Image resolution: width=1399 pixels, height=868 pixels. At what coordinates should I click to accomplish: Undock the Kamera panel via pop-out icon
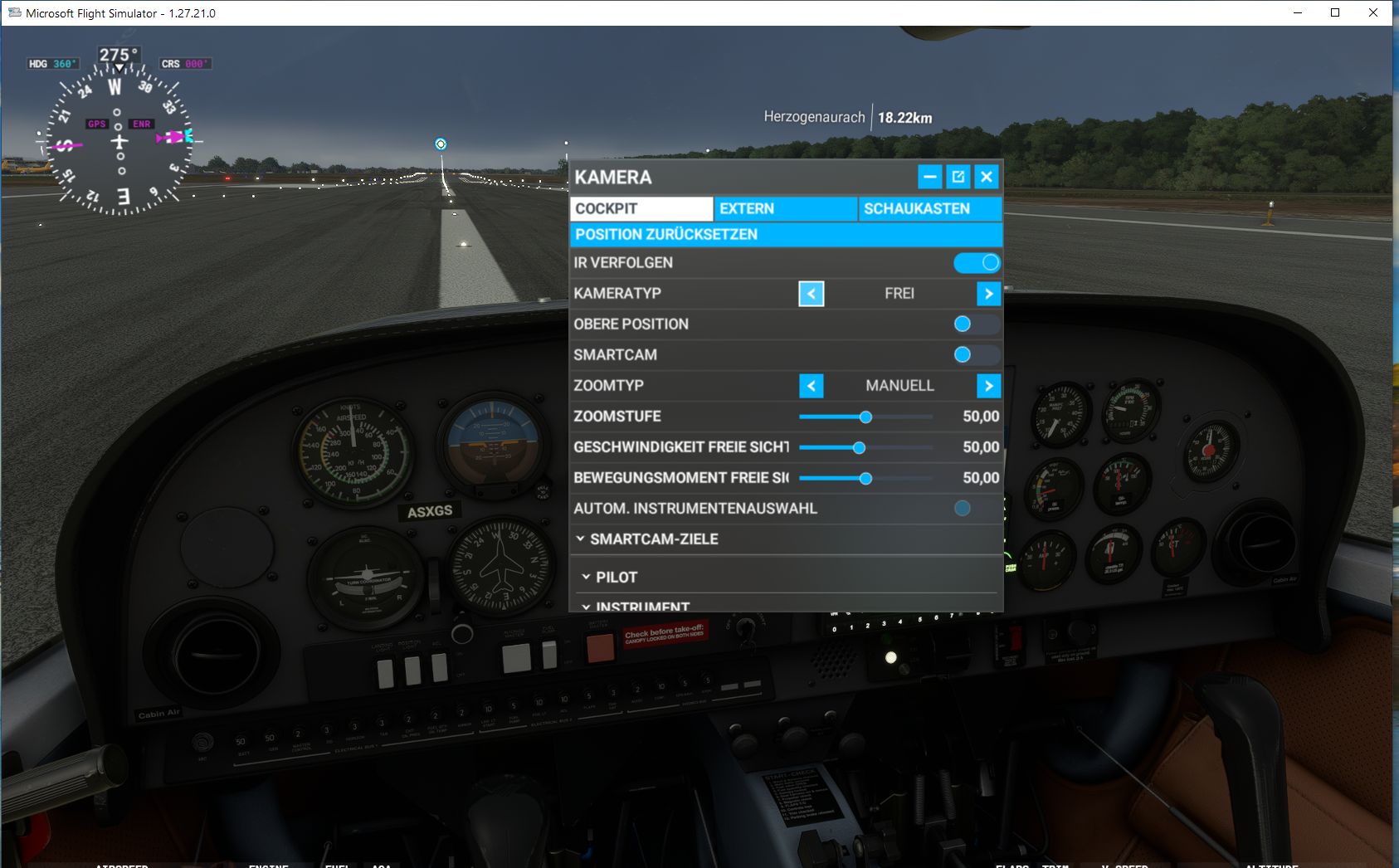958,176
